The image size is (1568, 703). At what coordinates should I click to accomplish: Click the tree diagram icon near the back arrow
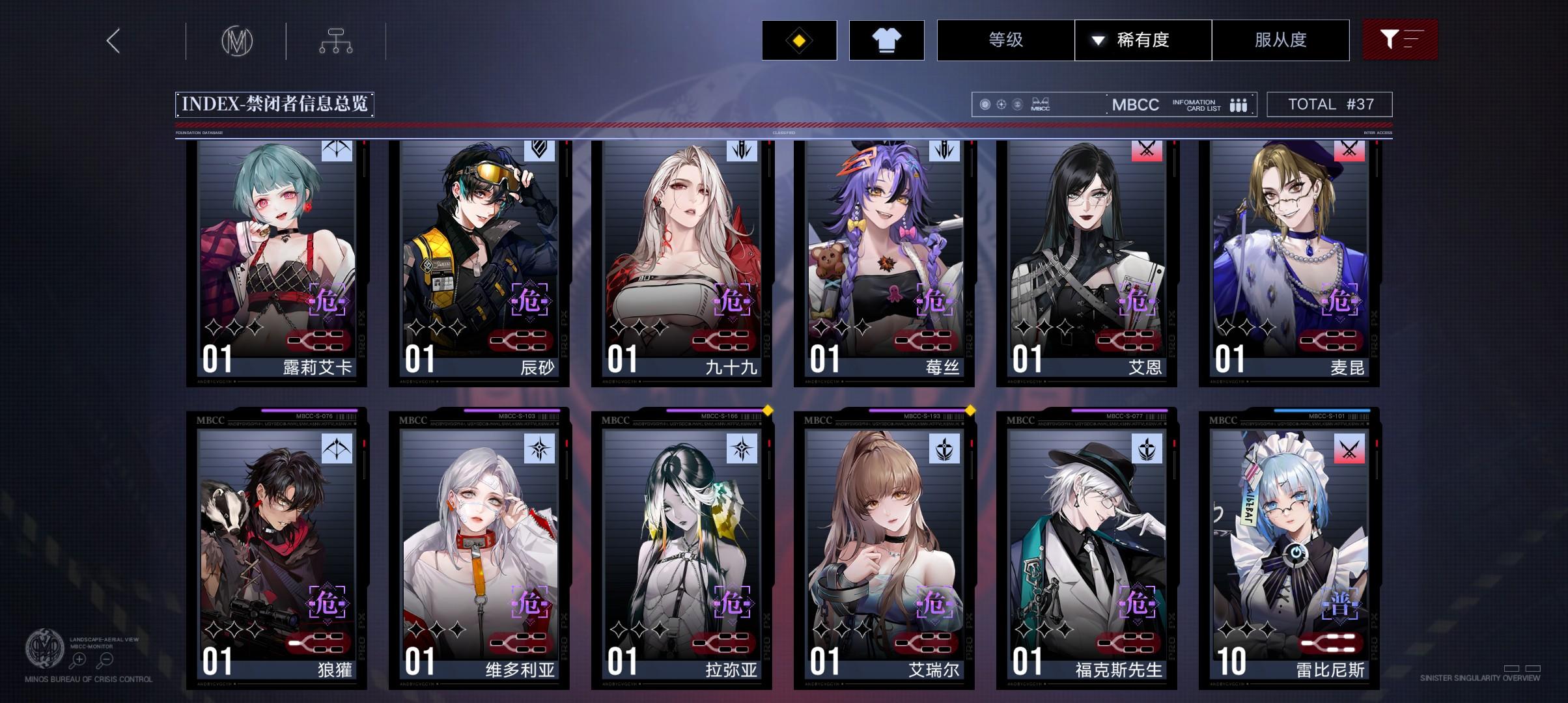(337, 40)
